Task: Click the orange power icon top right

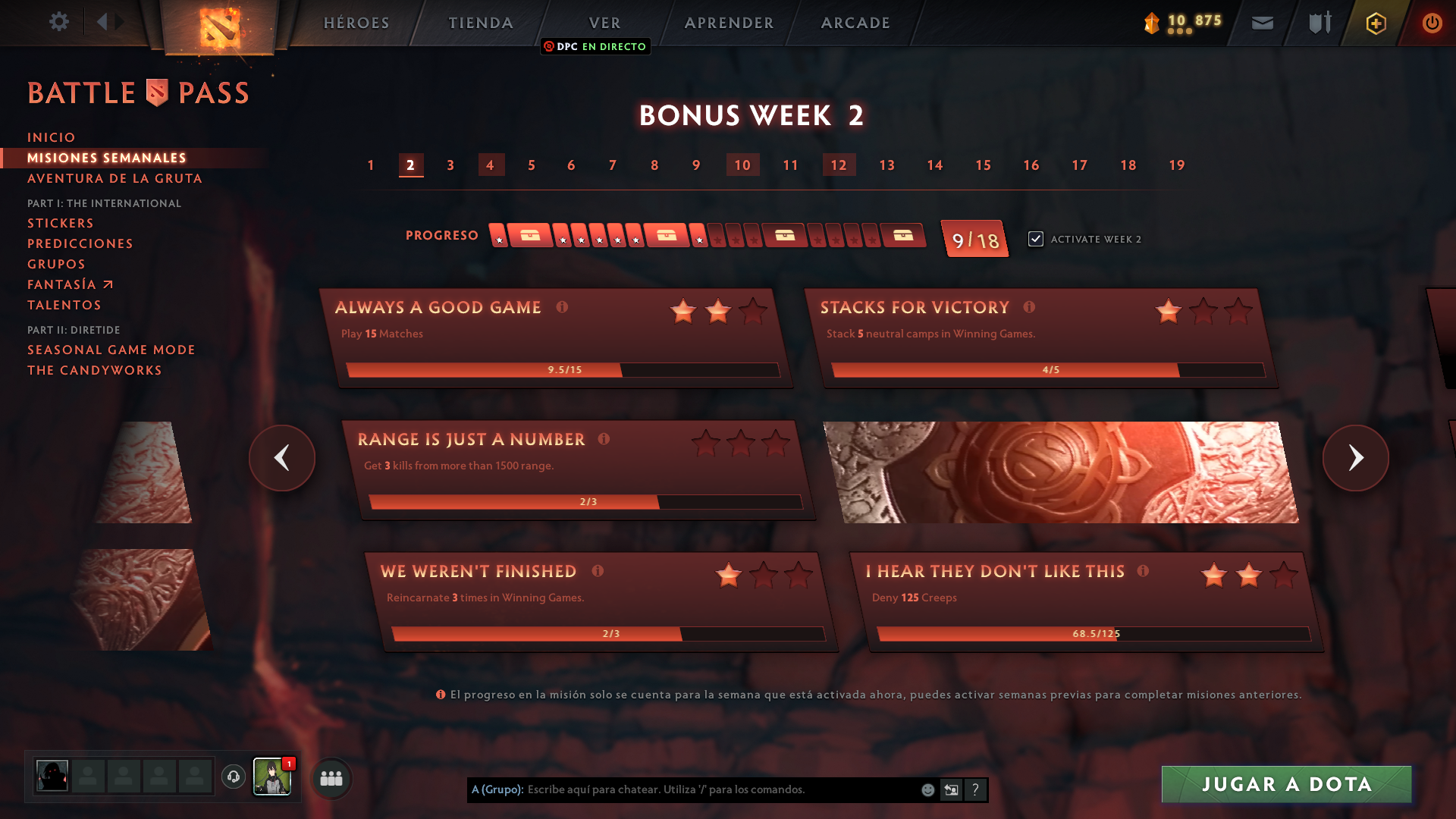Action: (x=1432, y=23)
